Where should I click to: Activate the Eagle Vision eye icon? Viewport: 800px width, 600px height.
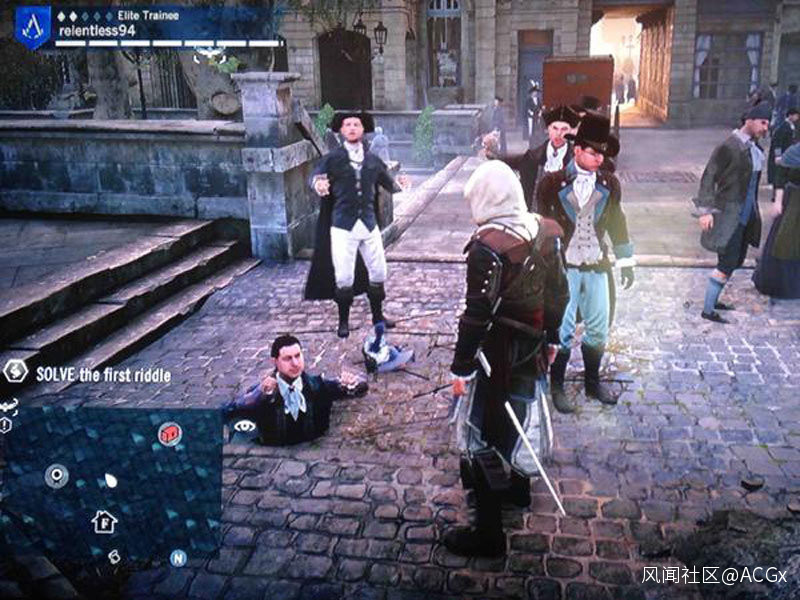click(x=243, y=426)
